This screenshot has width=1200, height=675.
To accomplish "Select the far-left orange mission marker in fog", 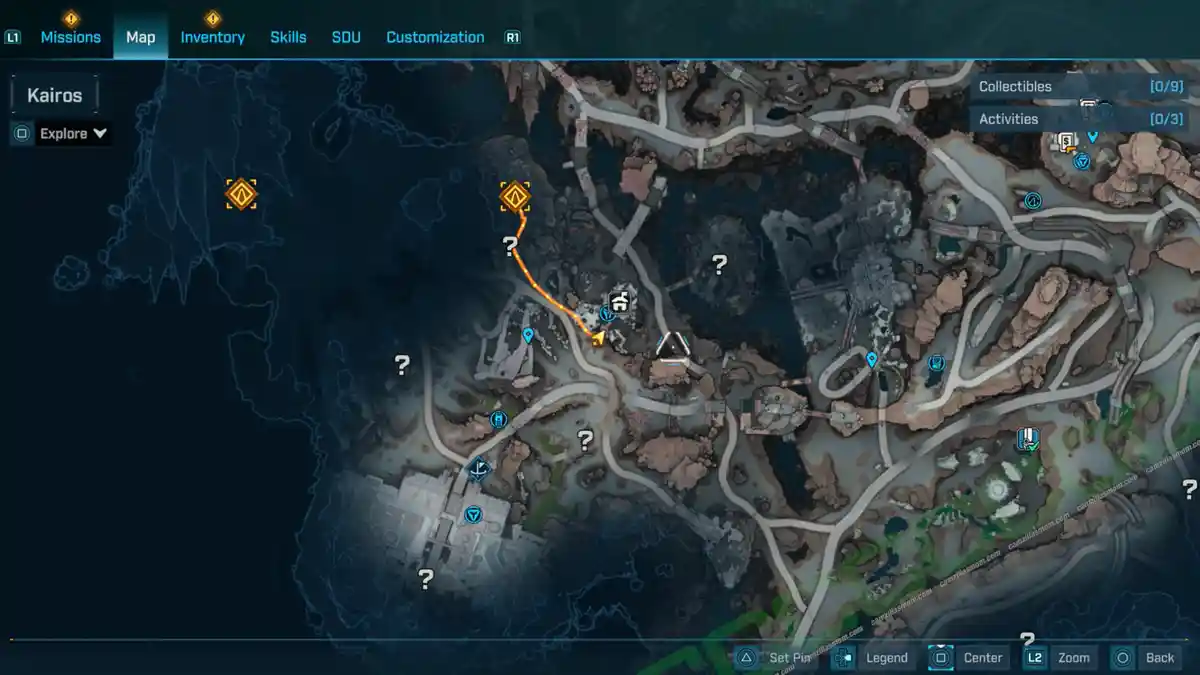I will point(241,194).
